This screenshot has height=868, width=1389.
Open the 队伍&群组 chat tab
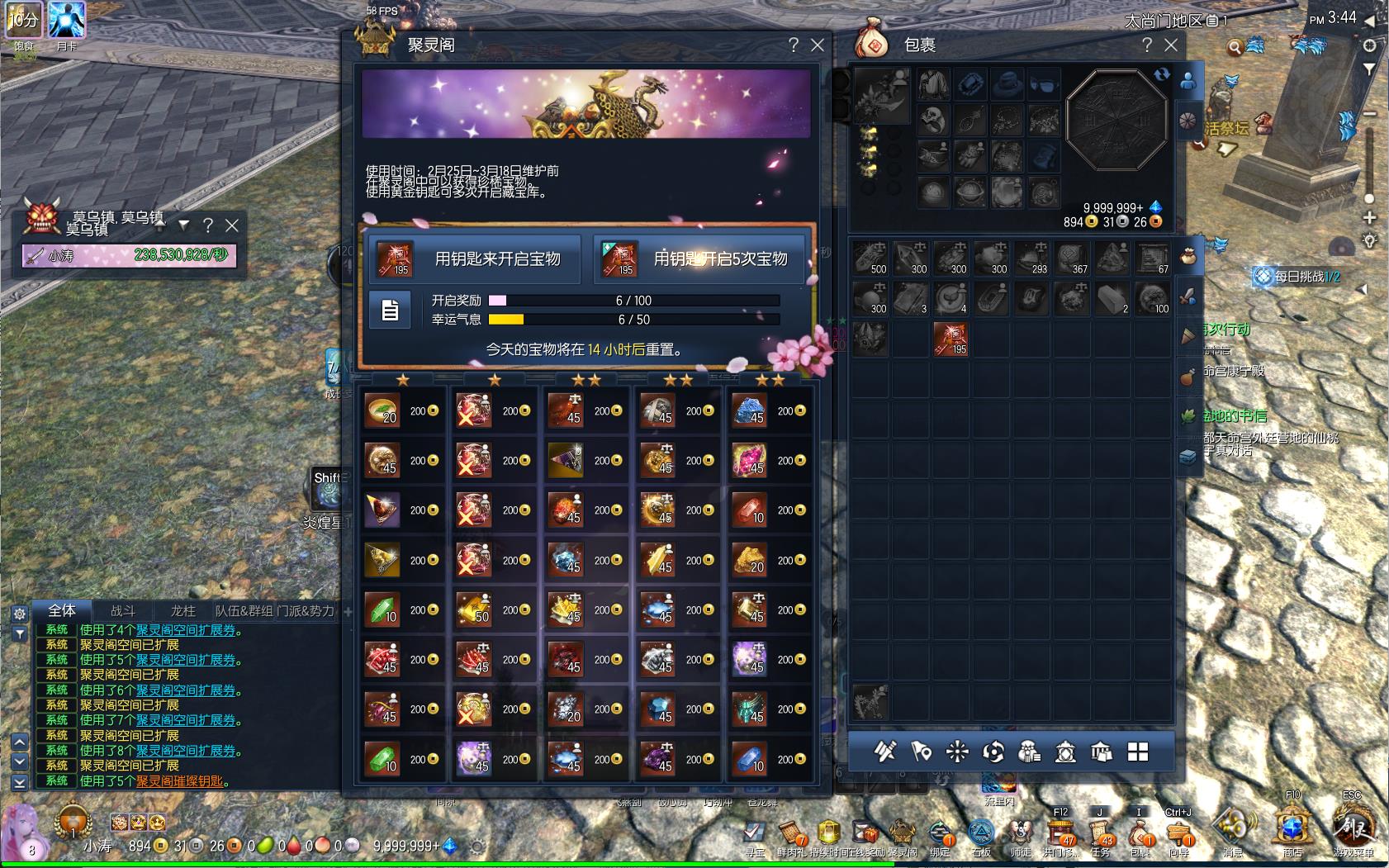244,611
